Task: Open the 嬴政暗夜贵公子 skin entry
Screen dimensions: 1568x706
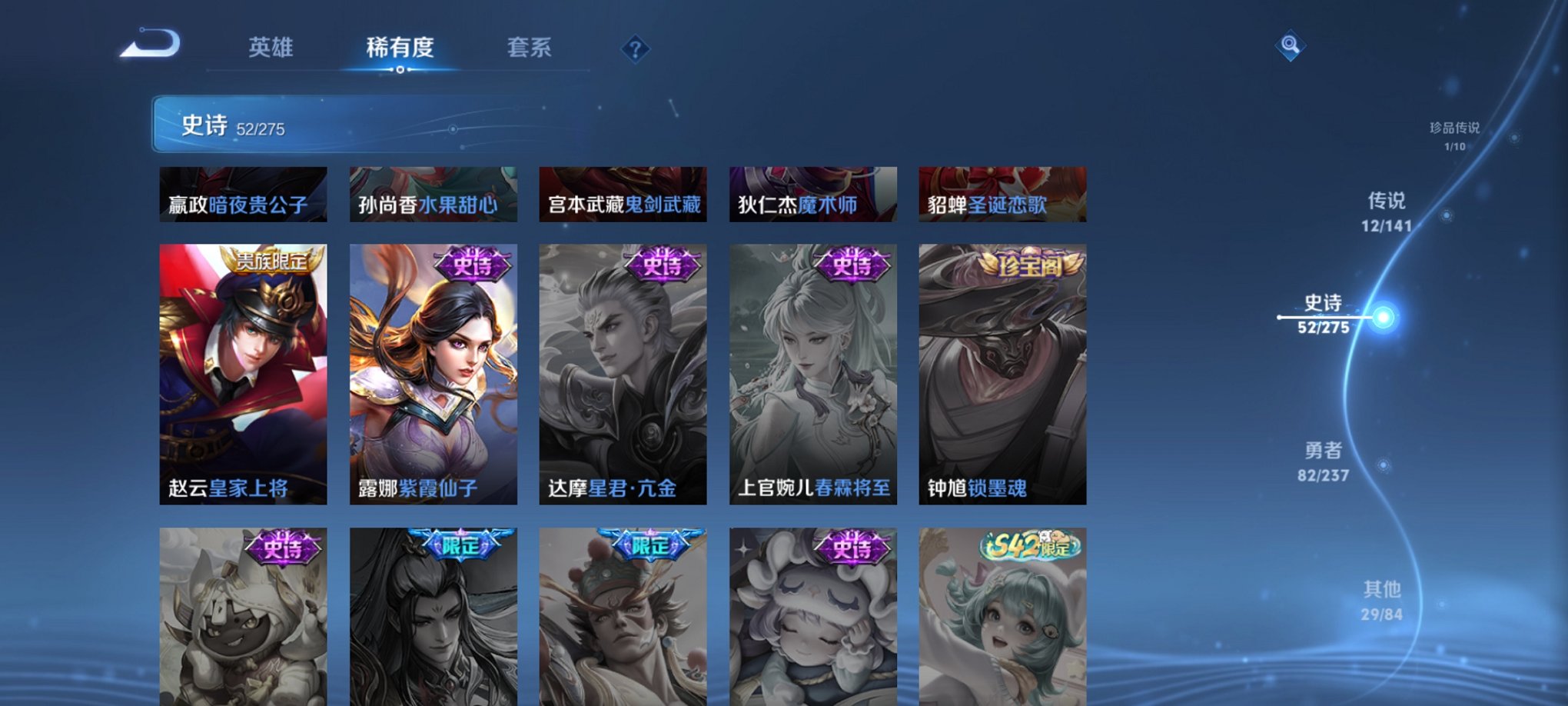Action: (x=244, y=195)
